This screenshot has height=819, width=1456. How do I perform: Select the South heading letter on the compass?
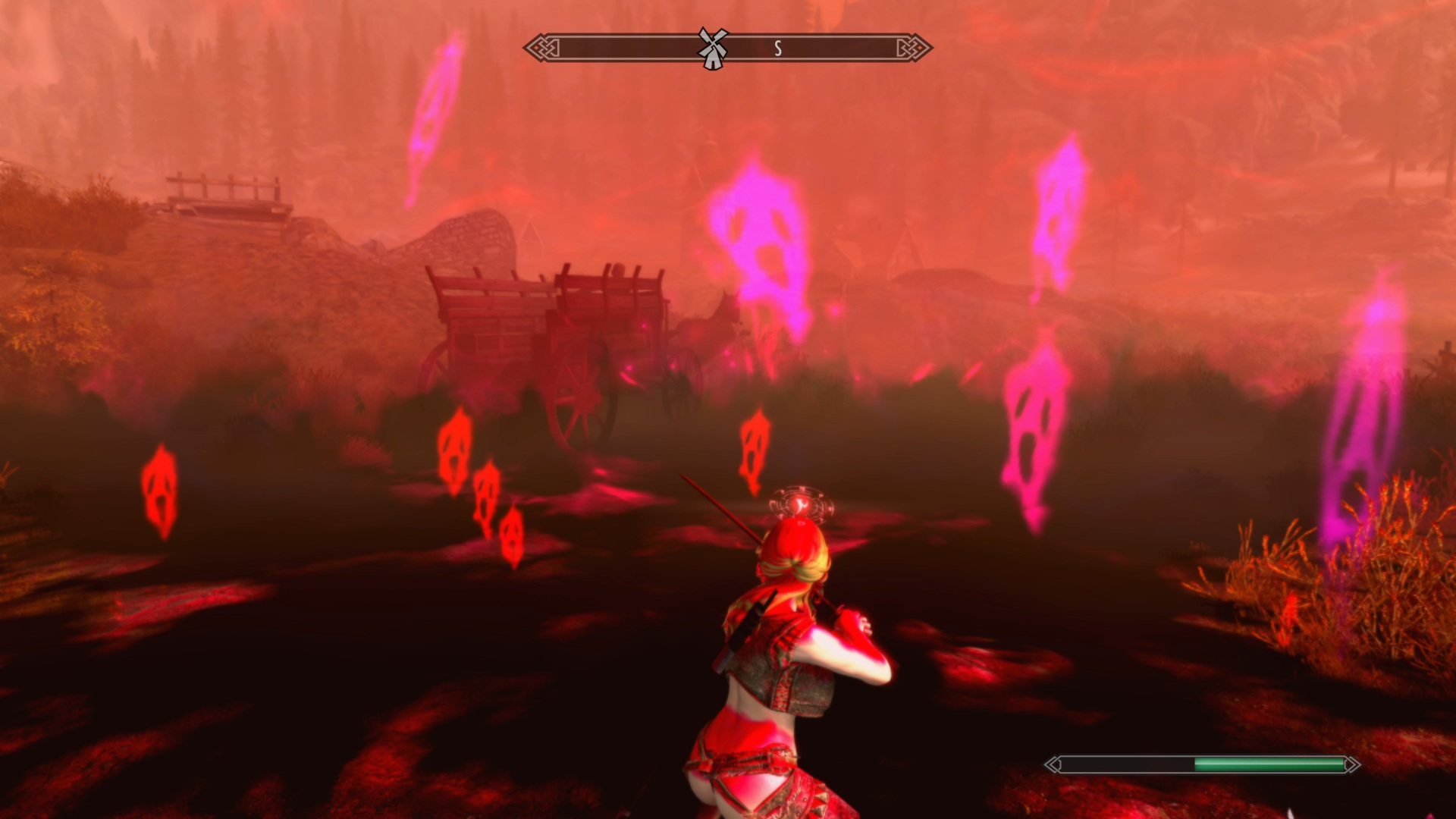[x=777, y=49]
